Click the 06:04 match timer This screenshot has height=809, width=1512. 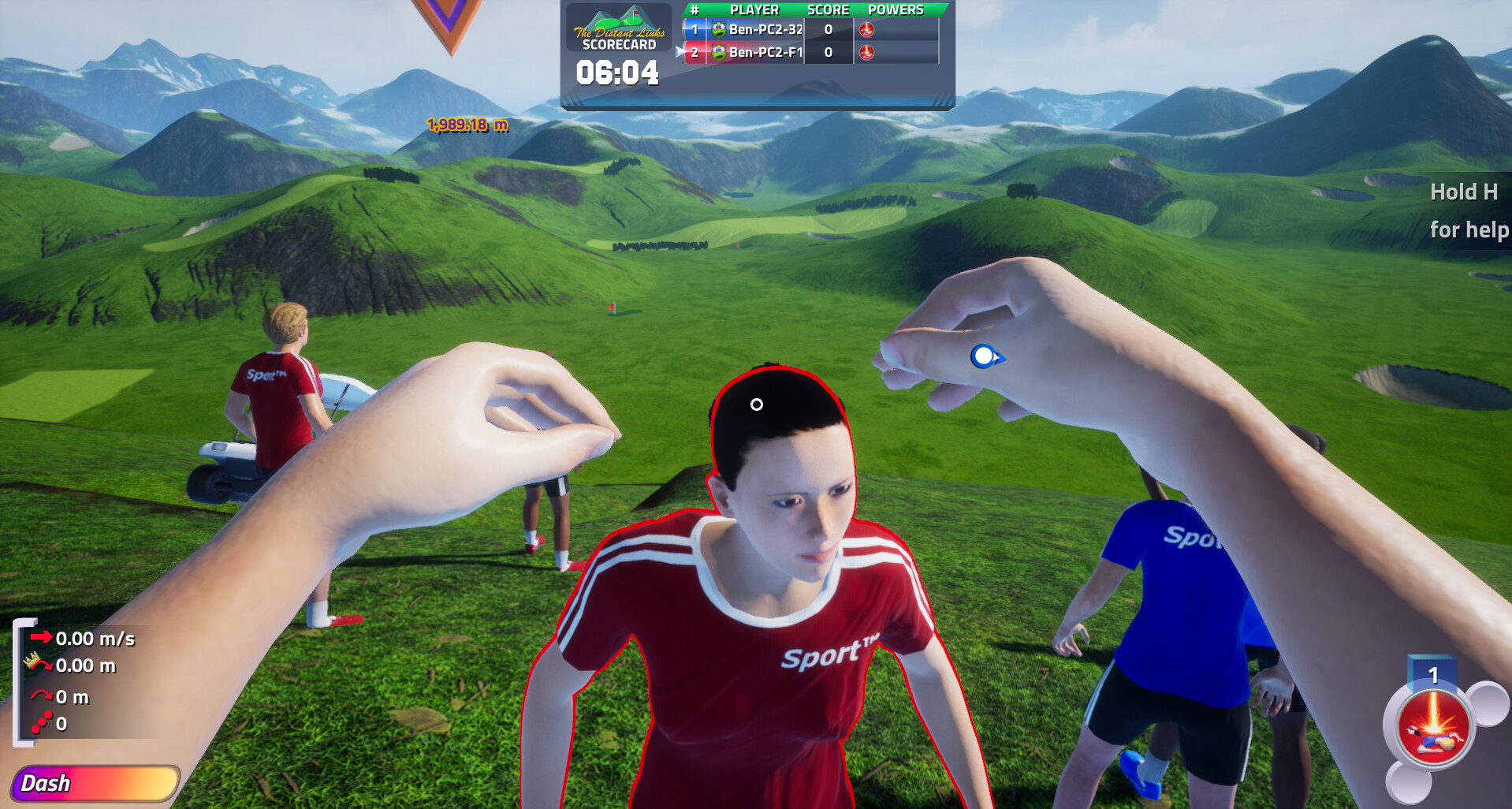coord(618,74)
